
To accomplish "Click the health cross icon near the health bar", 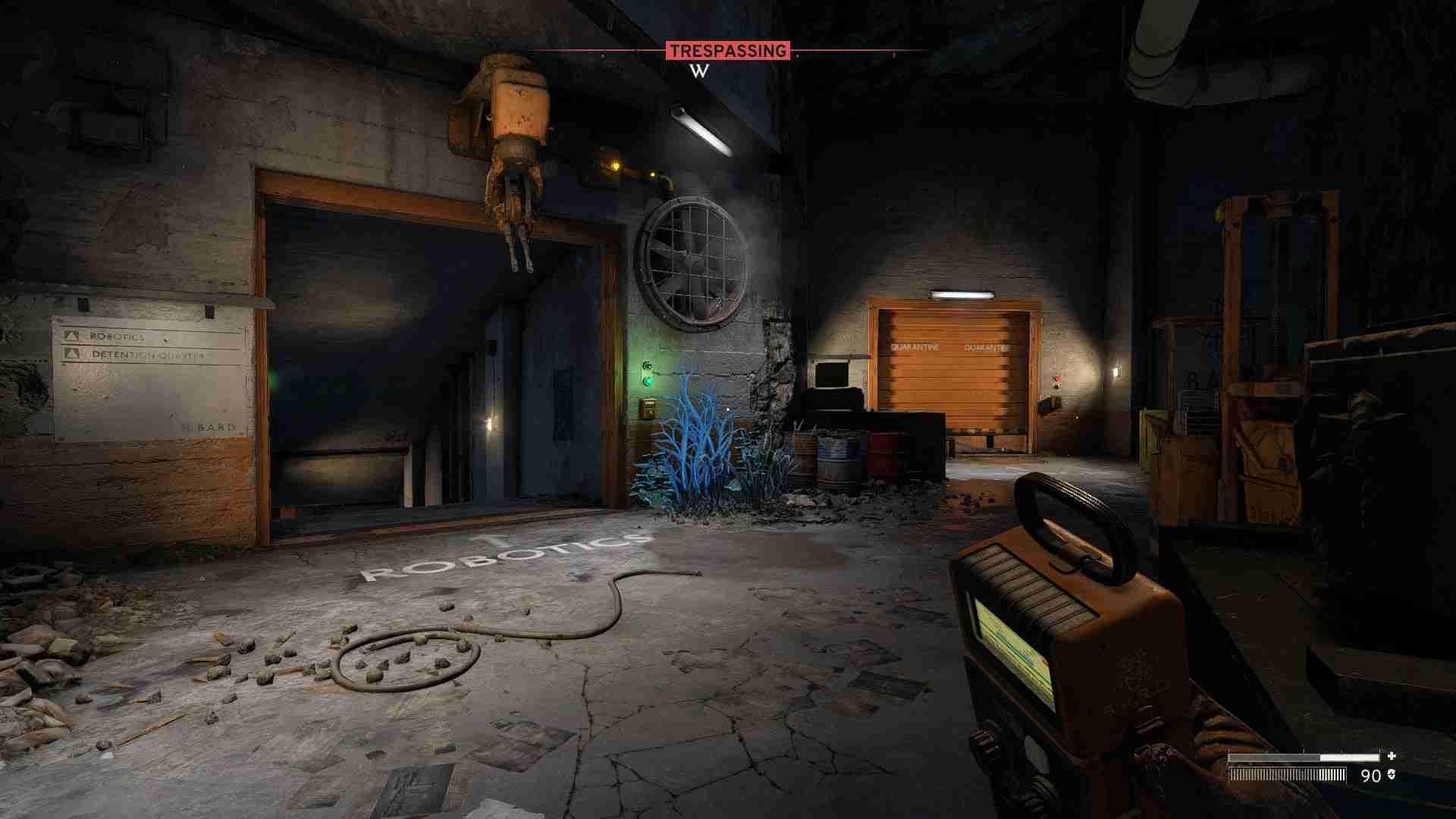I will coord(1392,755).
